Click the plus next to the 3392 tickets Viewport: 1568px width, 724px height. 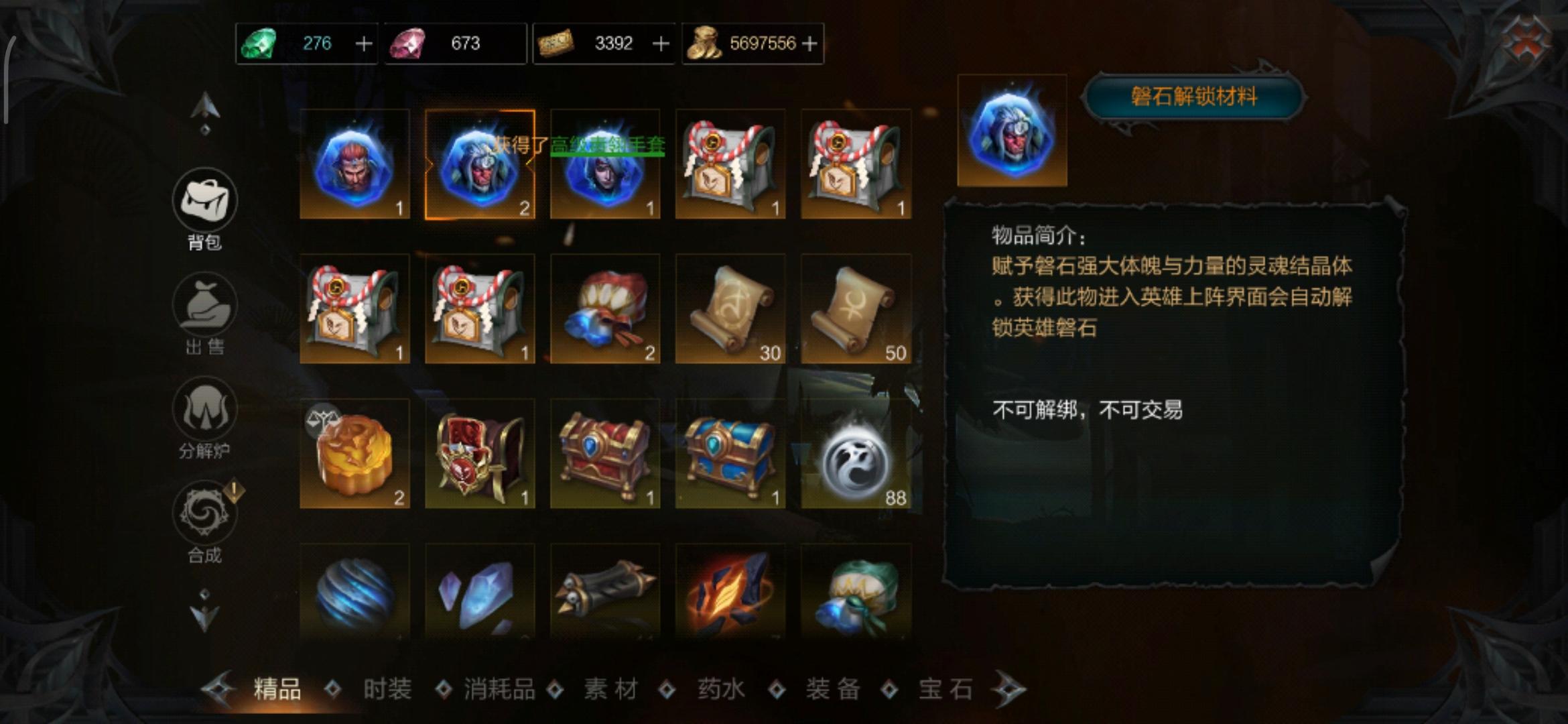click(660, 43)
